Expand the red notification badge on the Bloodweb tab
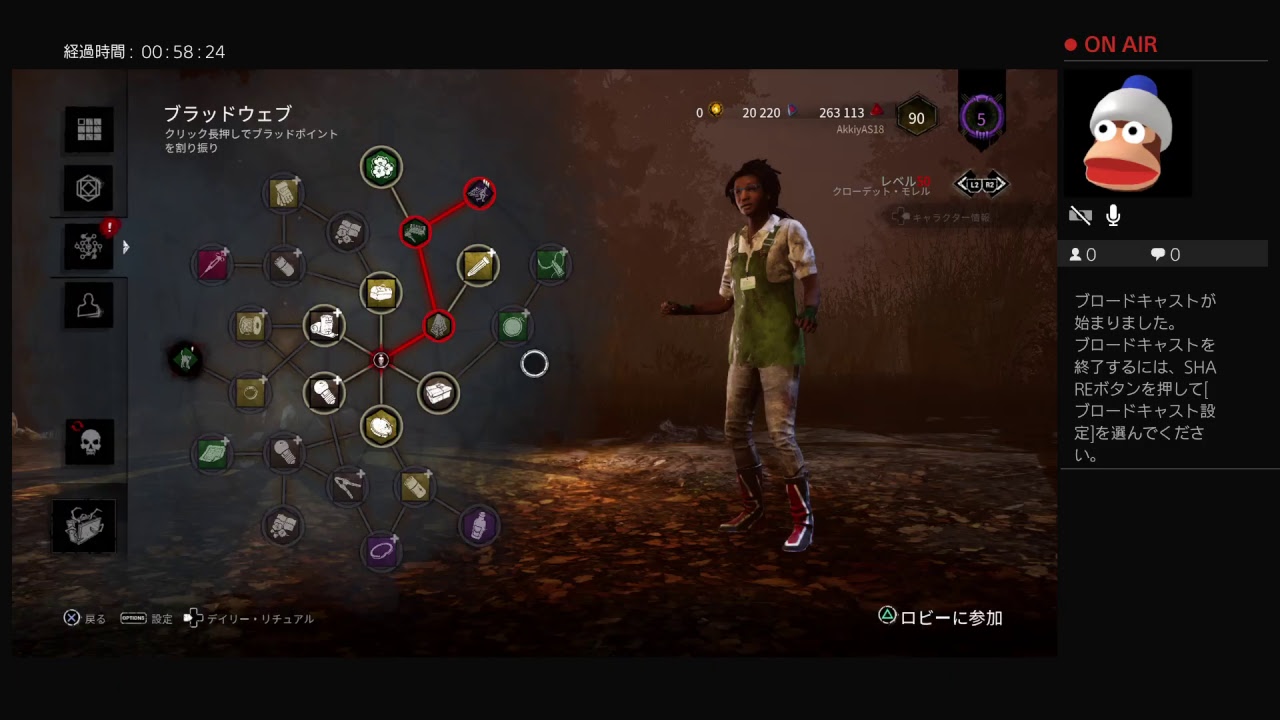 [108, 226]
